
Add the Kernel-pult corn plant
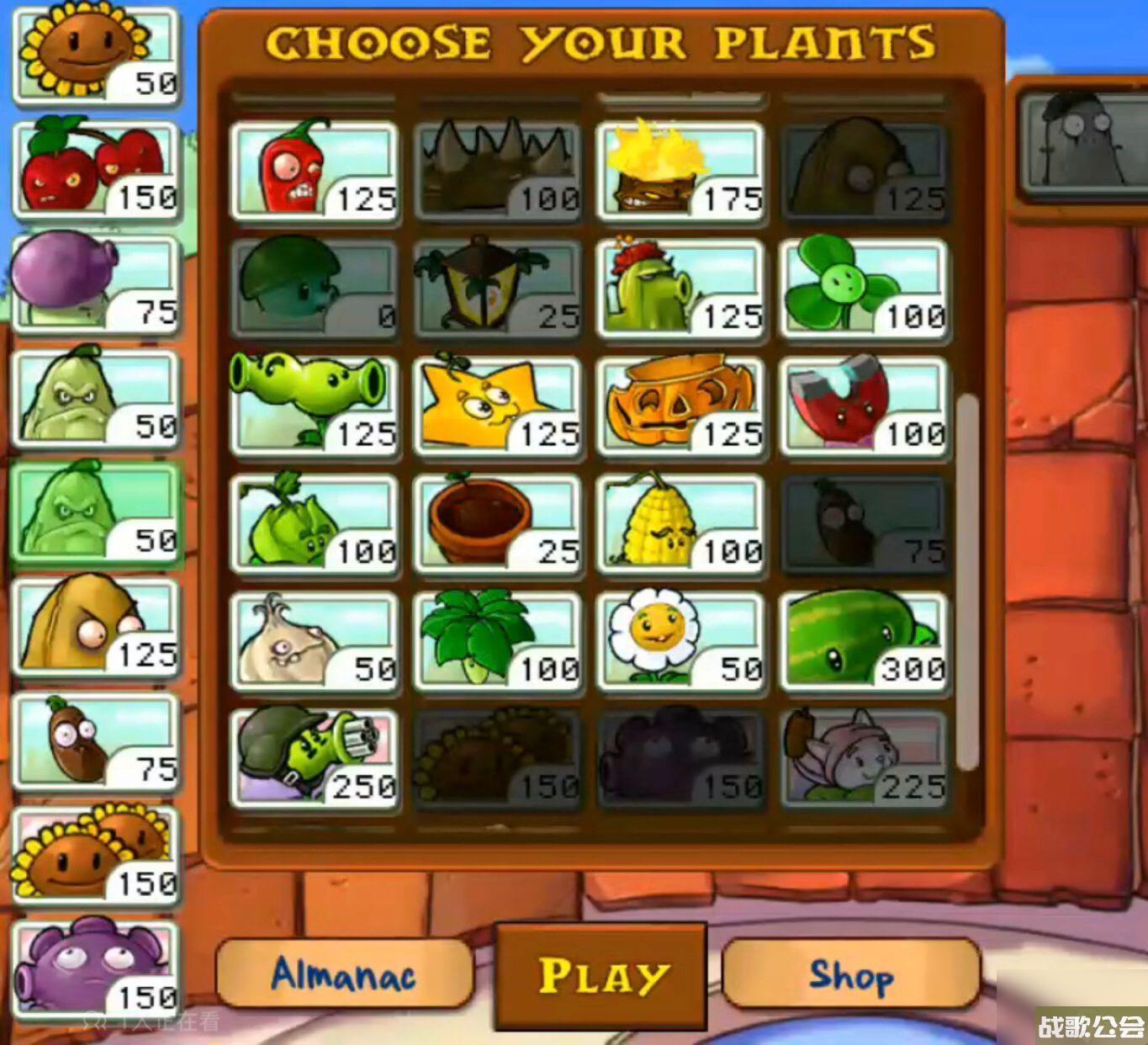tap(680, 525)
